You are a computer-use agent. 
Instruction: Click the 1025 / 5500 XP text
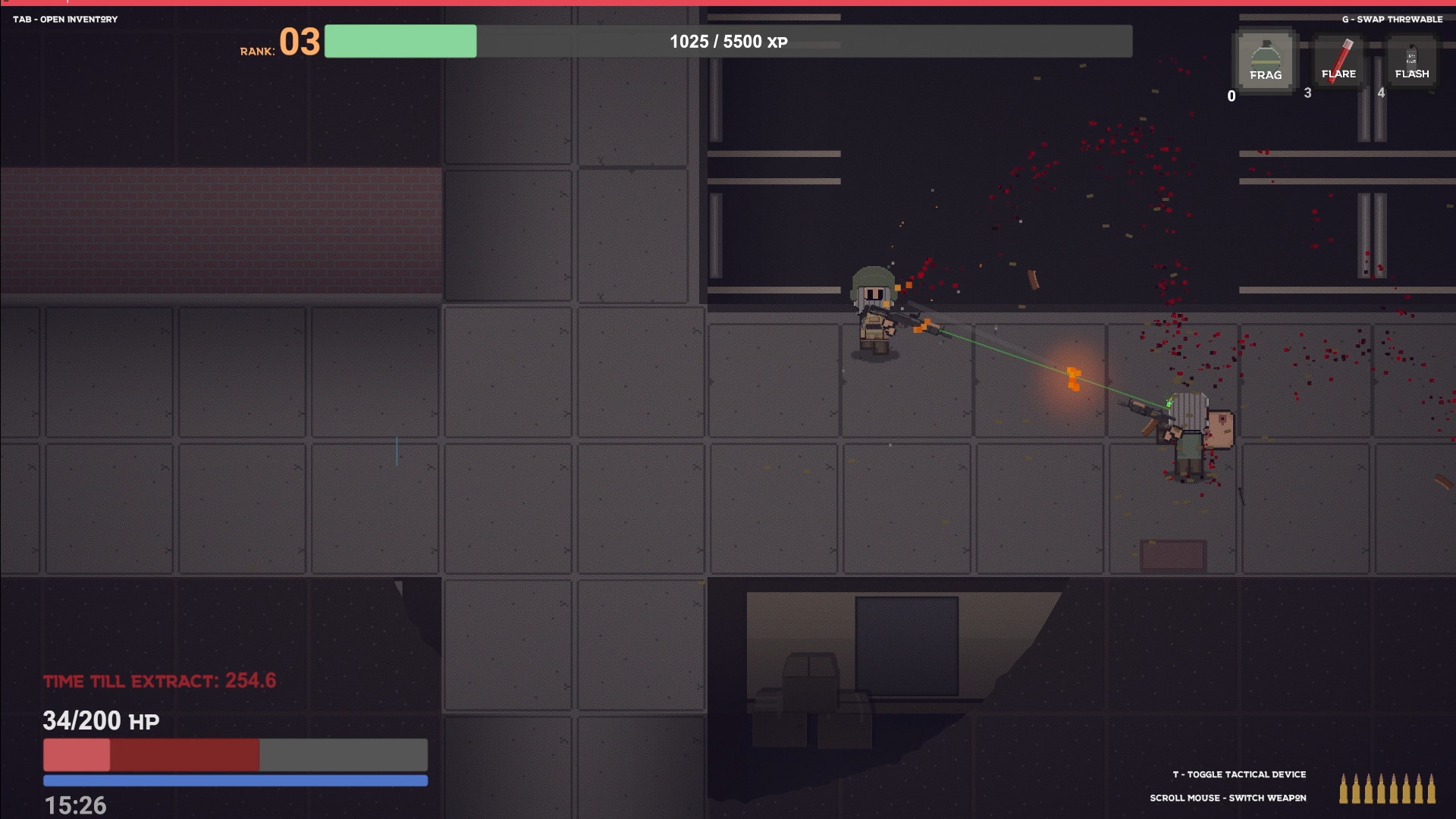coord(726,42)
